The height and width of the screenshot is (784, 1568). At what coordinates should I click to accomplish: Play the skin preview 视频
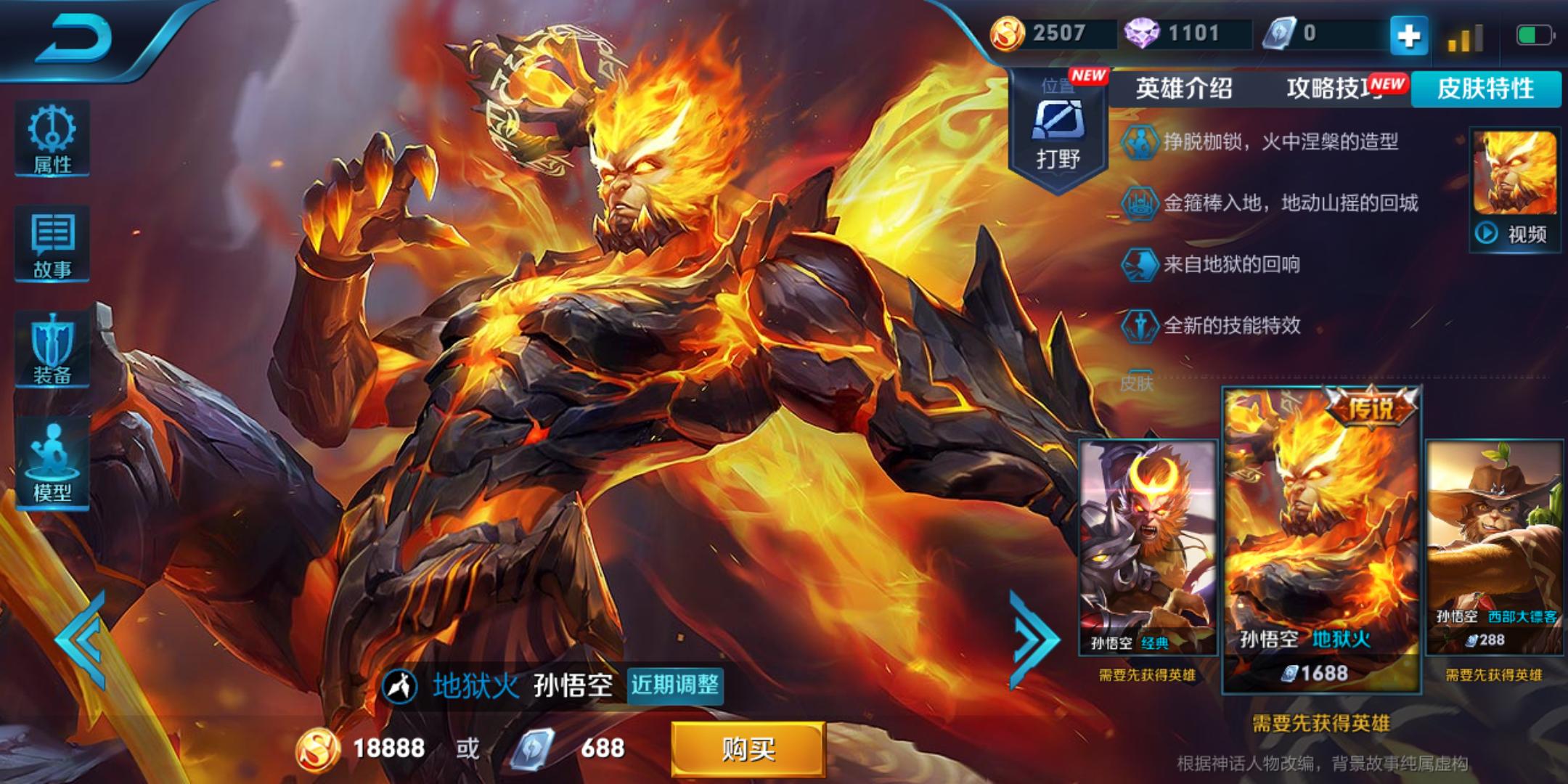pyautogui.click(x=1515, y=234)
